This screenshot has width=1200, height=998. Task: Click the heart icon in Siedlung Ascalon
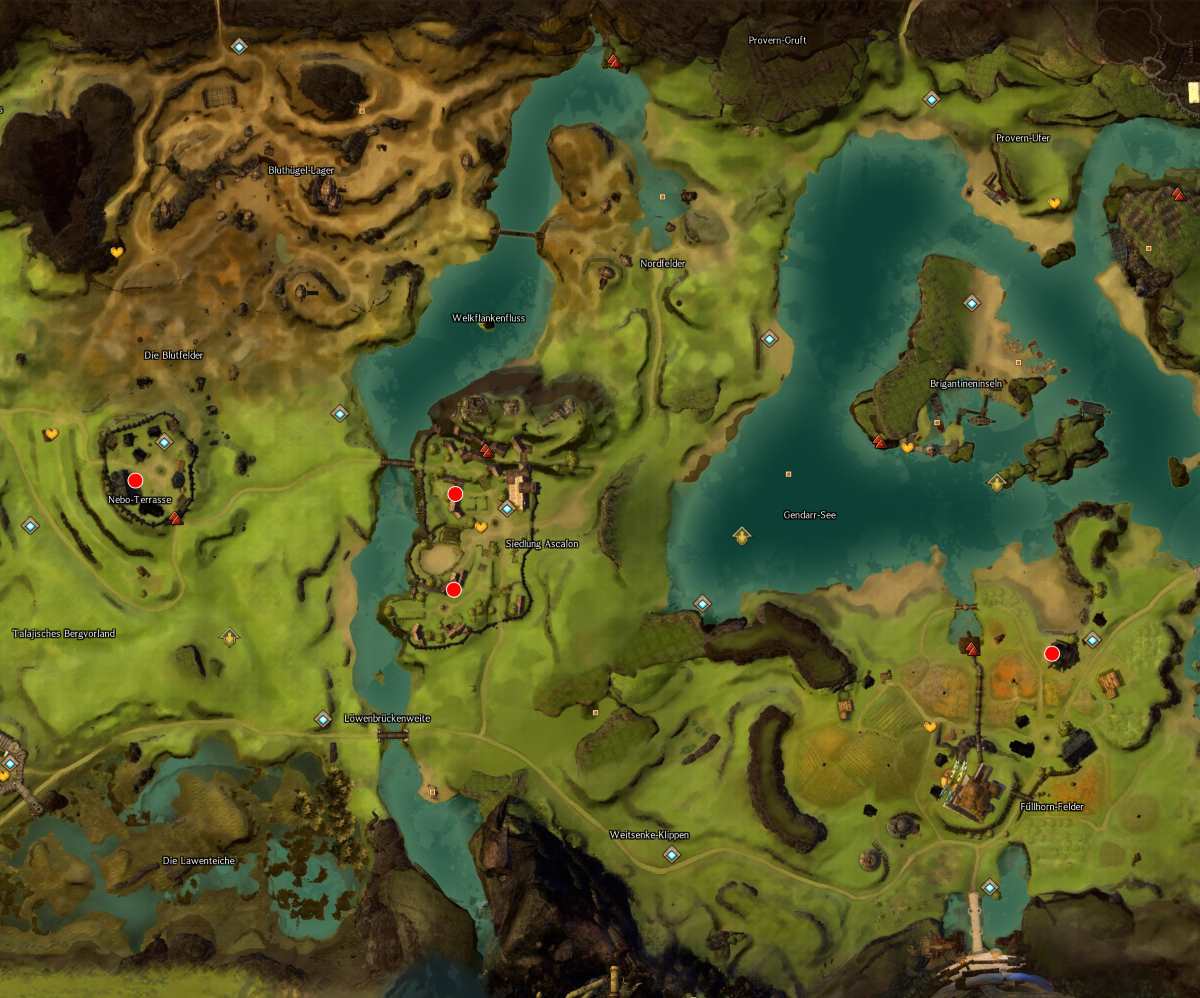coord(480,526)
